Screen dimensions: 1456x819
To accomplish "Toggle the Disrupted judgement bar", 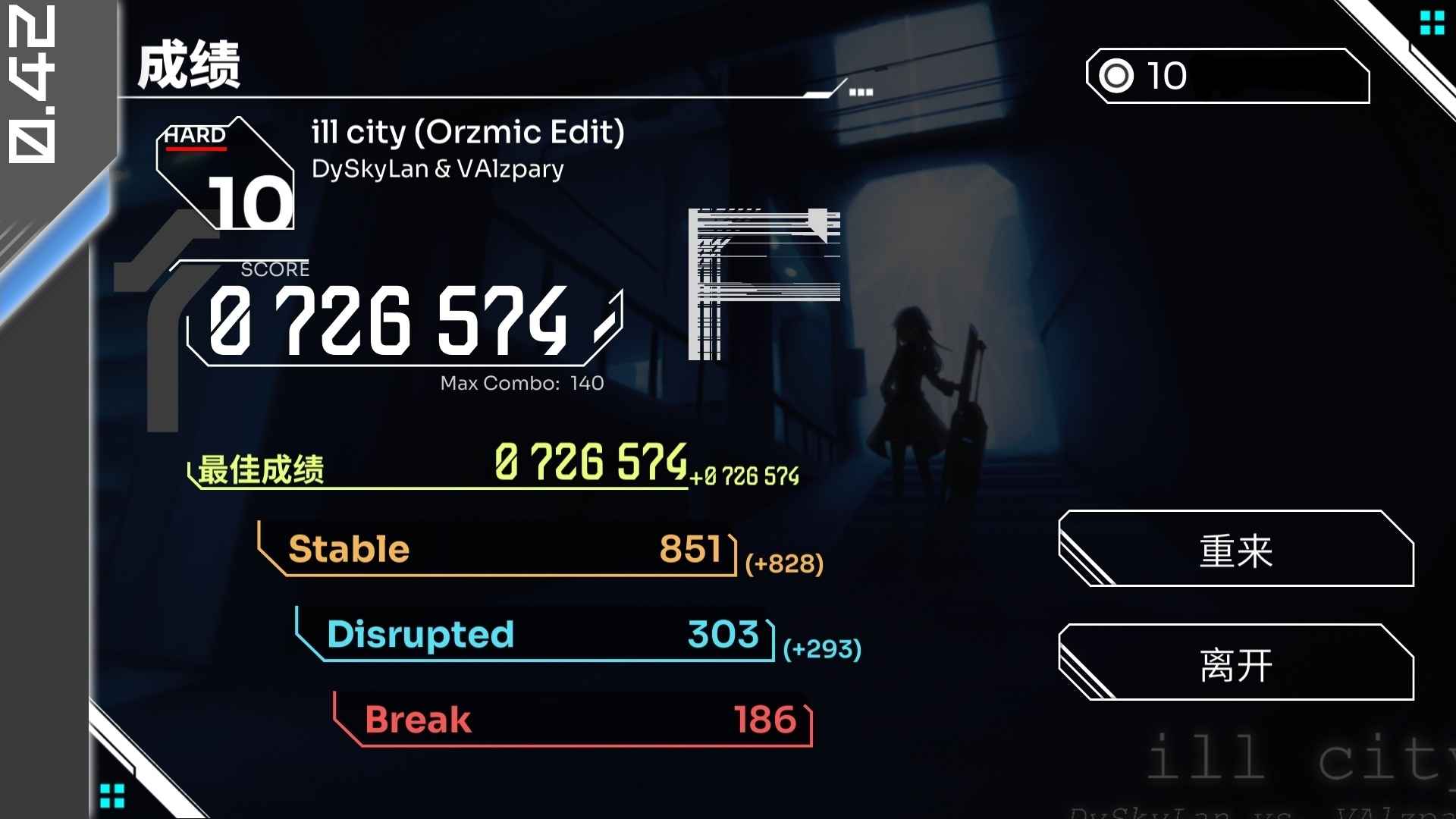I will [531, 635].
